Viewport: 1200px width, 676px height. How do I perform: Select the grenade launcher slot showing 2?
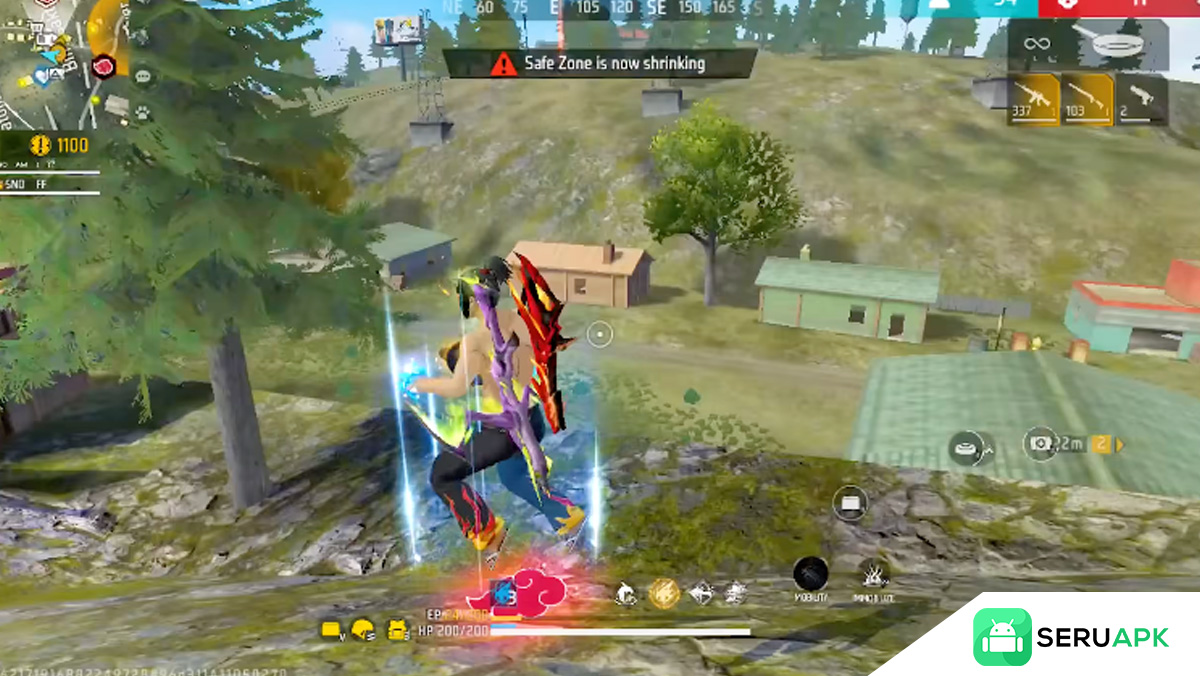click(1141, 99)
